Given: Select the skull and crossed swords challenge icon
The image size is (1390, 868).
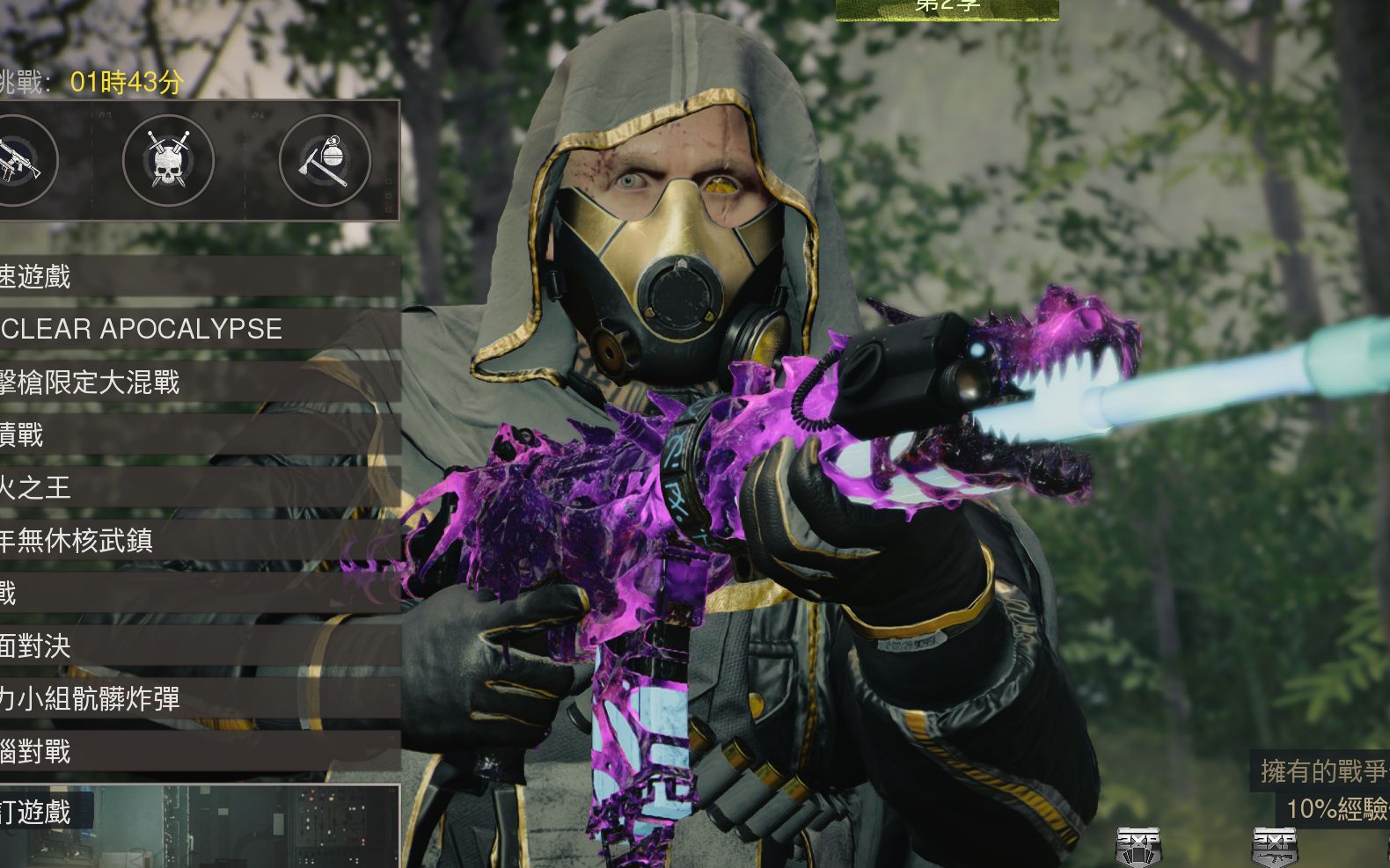Looking at the screenshot, I should point(168,161).
